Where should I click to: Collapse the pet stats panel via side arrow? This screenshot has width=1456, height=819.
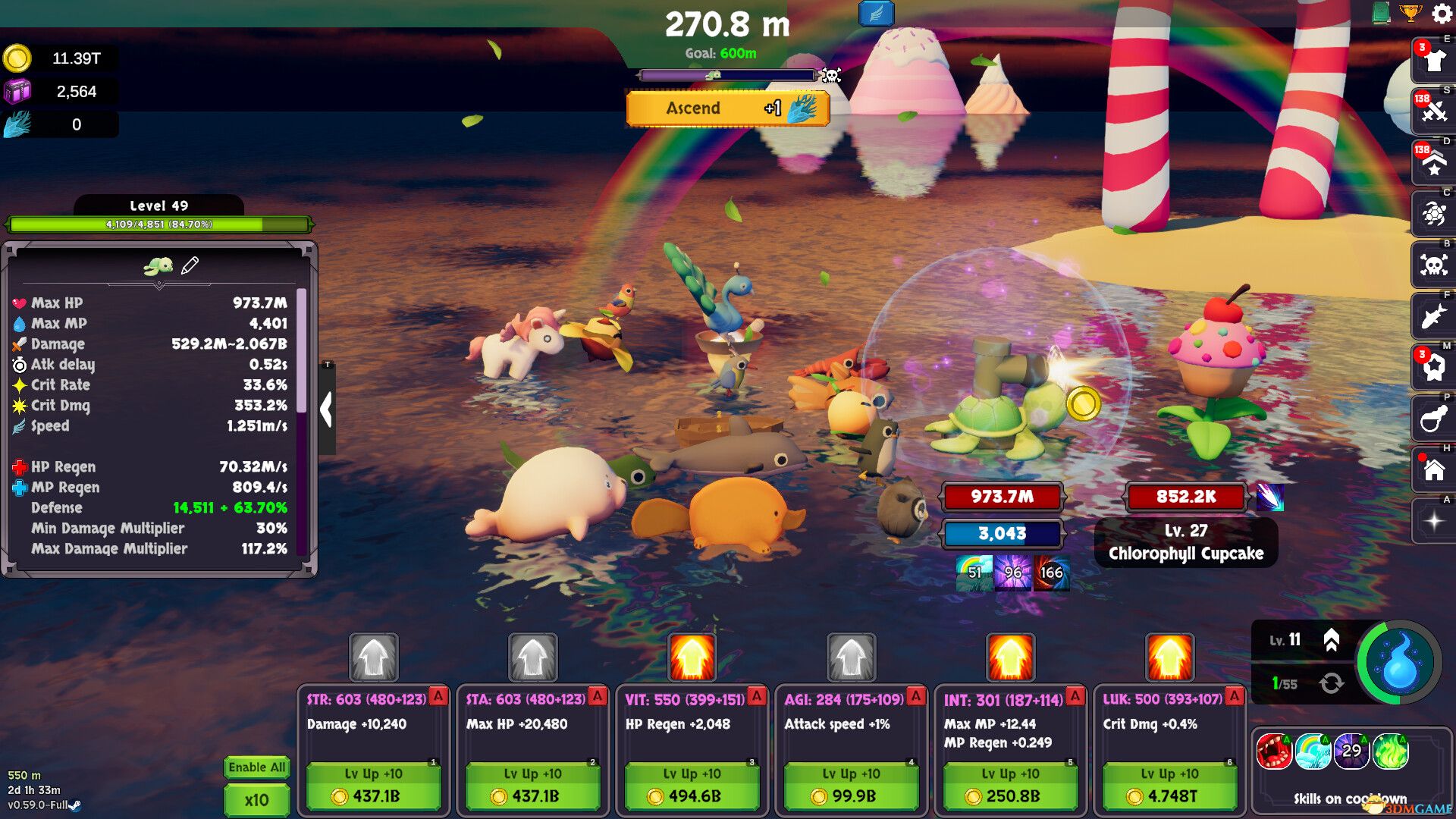click(328, 409)
